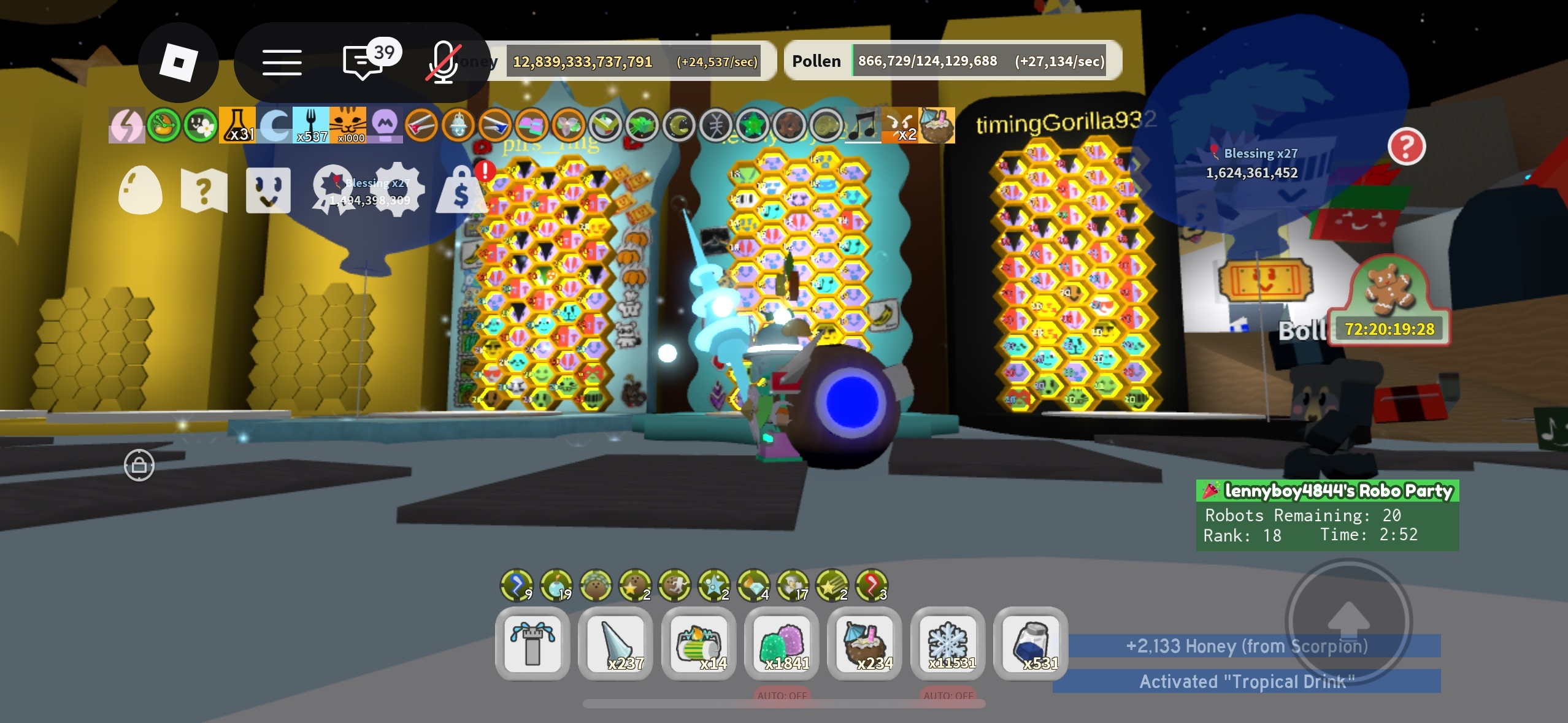Open the egg inventory menu

[140, 191]
